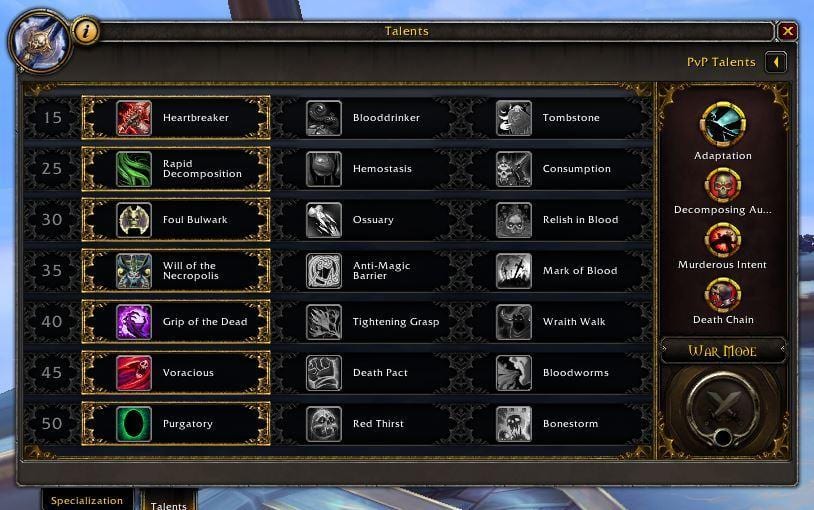Open the talent info button
Viewport: 814px width, 510px height.
pos(87,31)
